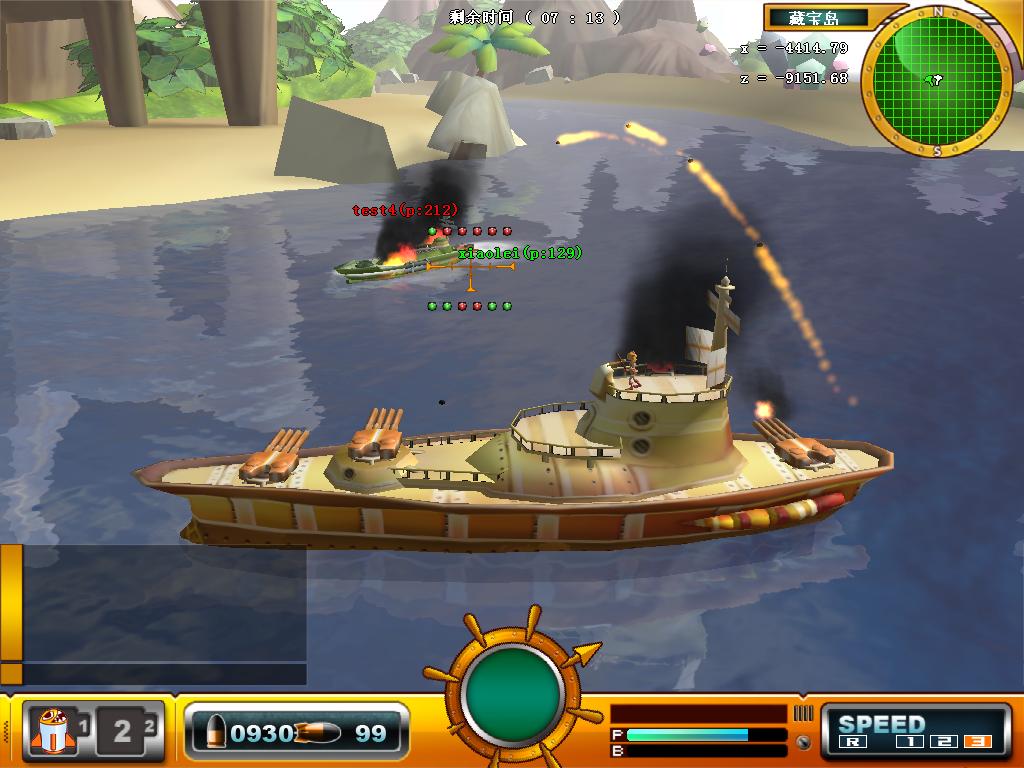Click the small round knob beside power bar
The height and width of the screenshot is (768, 1024).
pyautogui.click(x=803, y=743)
